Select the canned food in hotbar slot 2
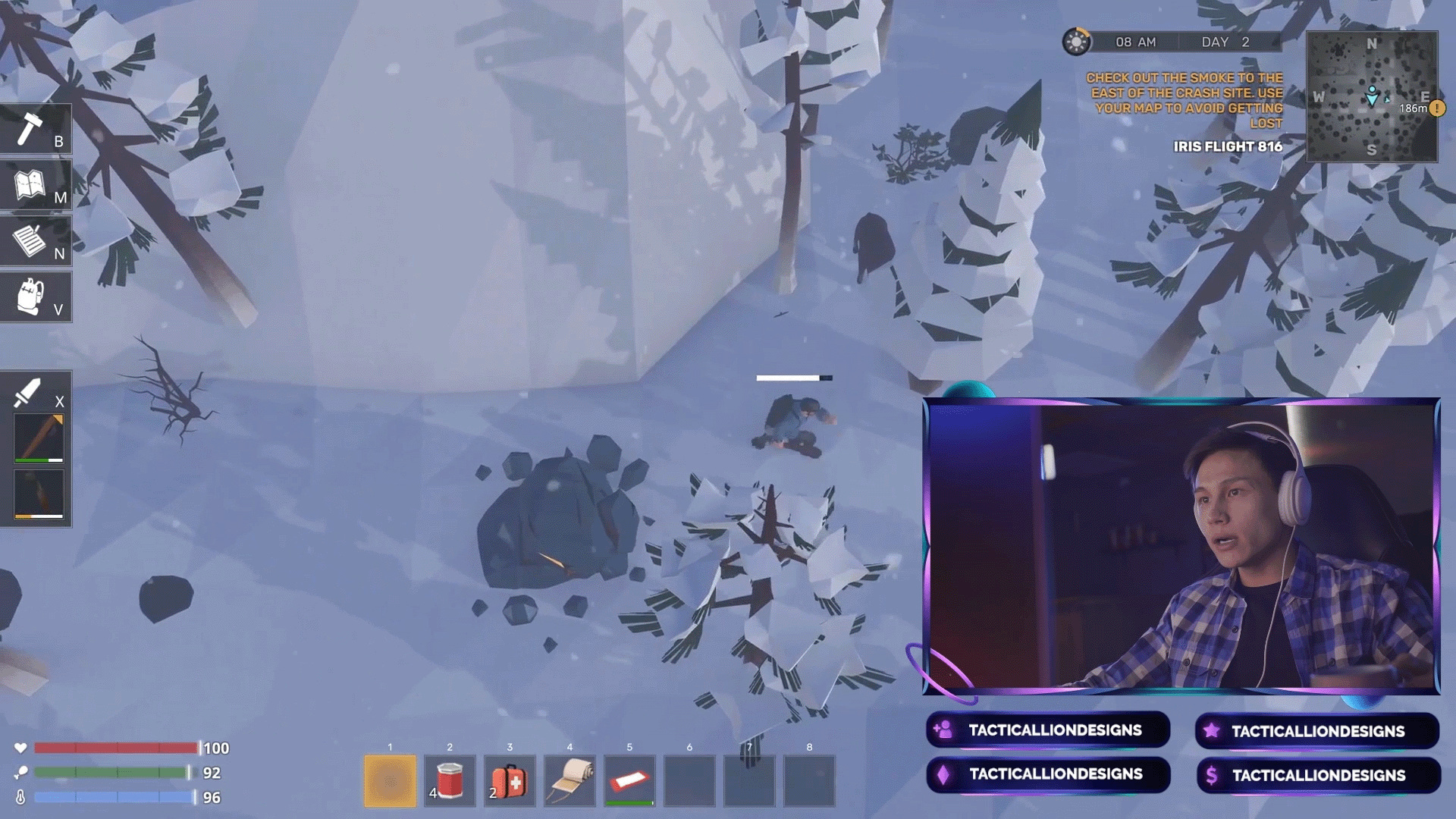Image resolution: width=1456 pixels, height=819 pixels. [450, 781]
